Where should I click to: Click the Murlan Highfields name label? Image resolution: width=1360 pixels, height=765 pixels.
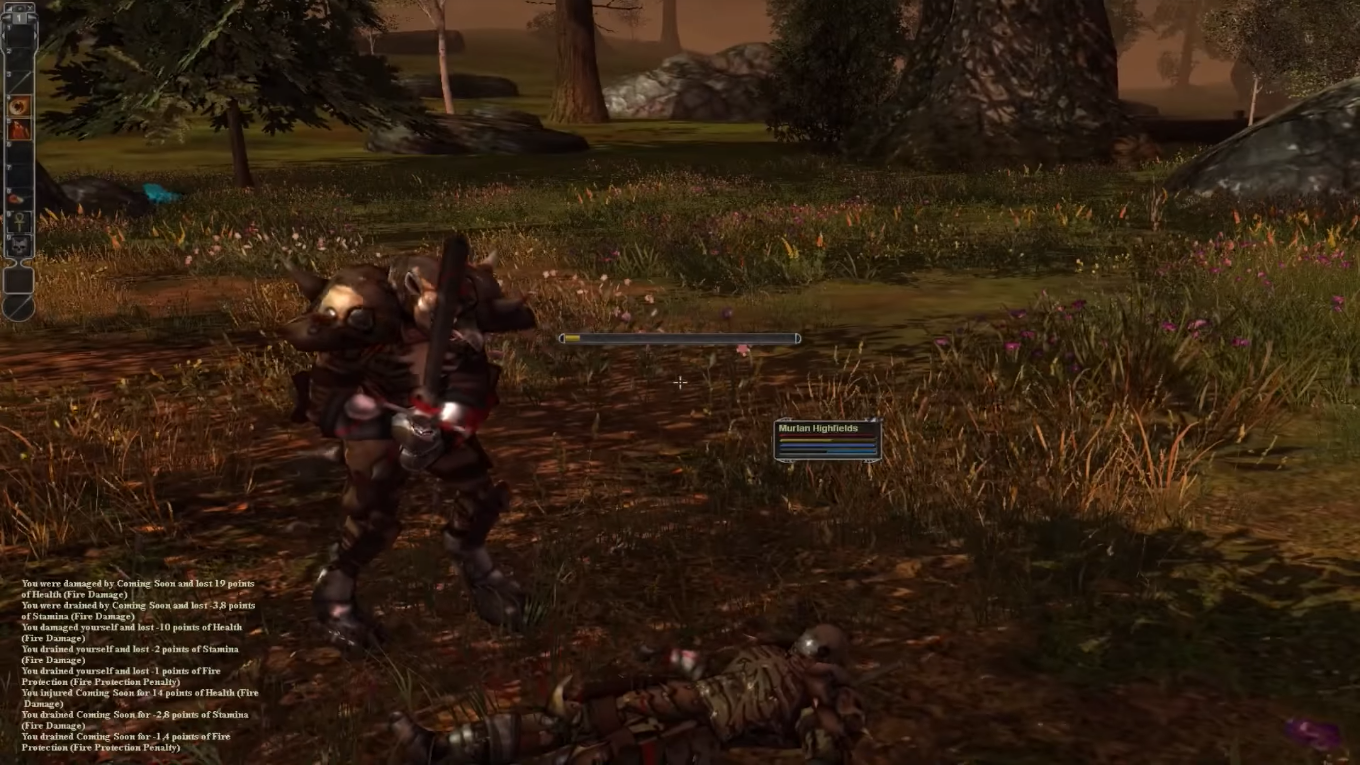820,427
